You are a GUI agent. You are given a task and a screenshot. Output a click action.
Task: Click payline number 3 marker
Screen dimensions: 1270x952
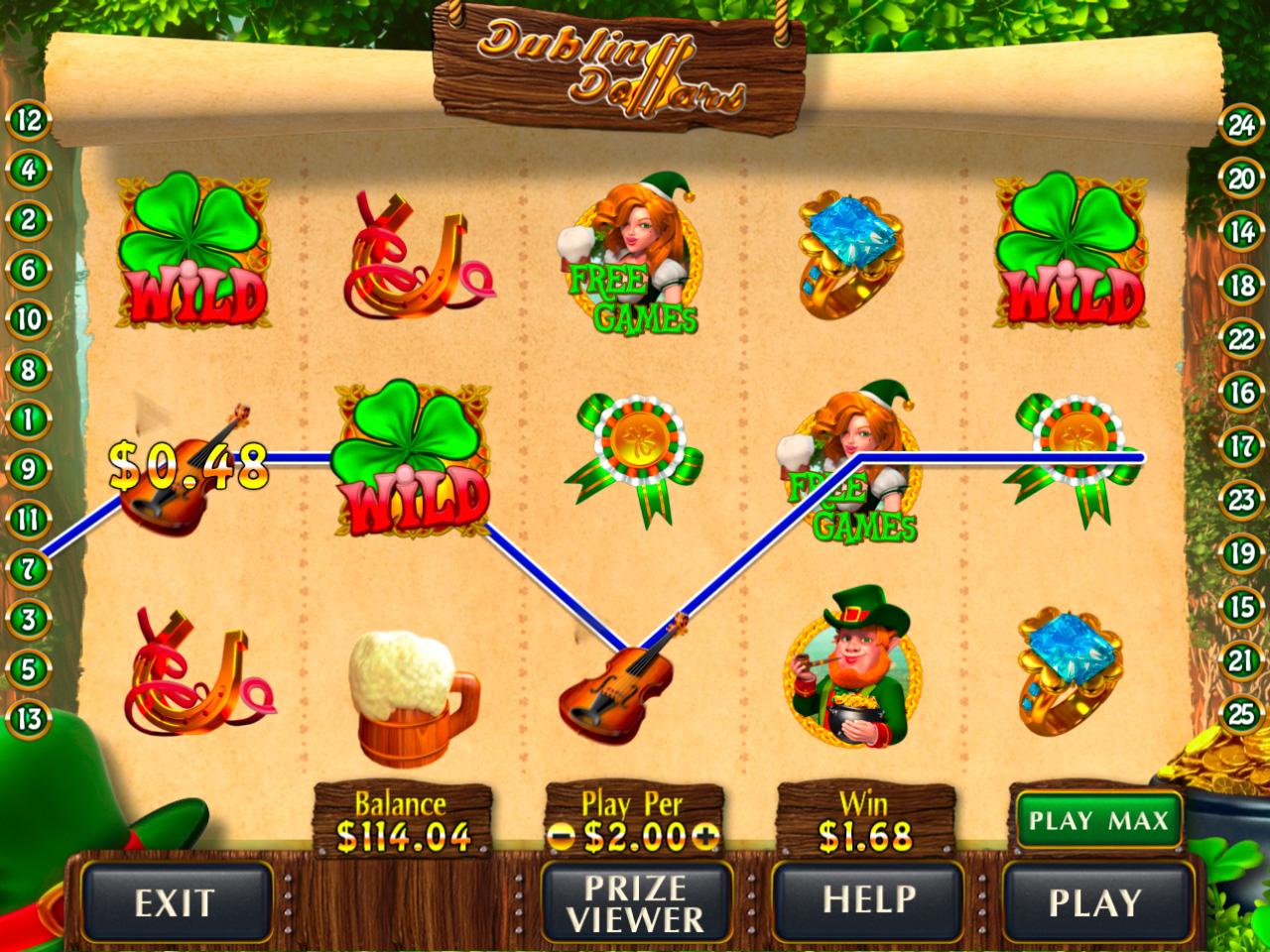29,620
